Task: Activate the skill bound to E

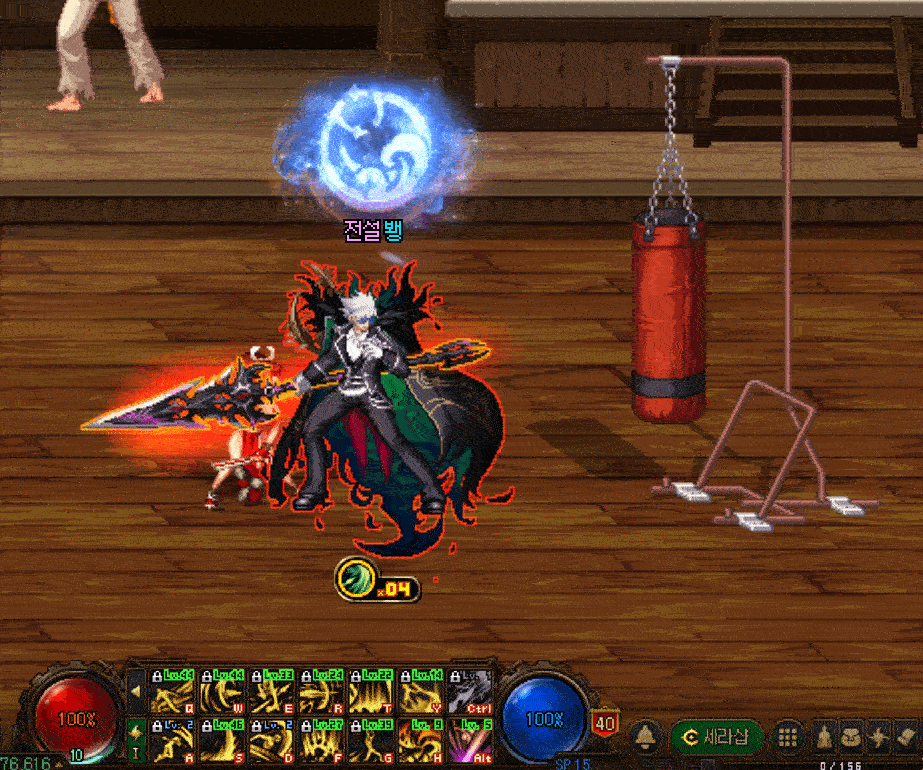Action: (272, 691)
